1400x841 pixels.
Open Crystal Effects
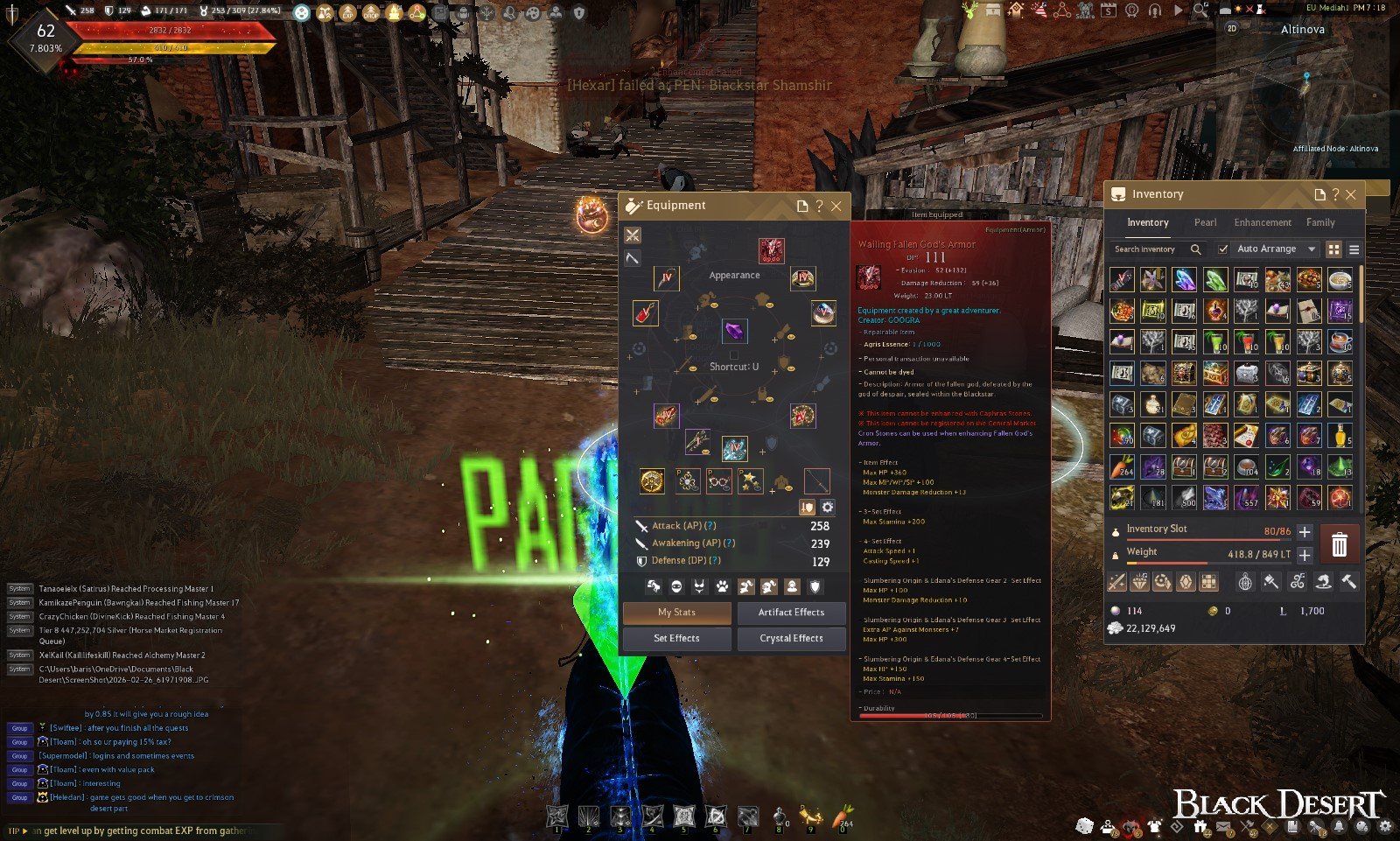click(791, 639)
